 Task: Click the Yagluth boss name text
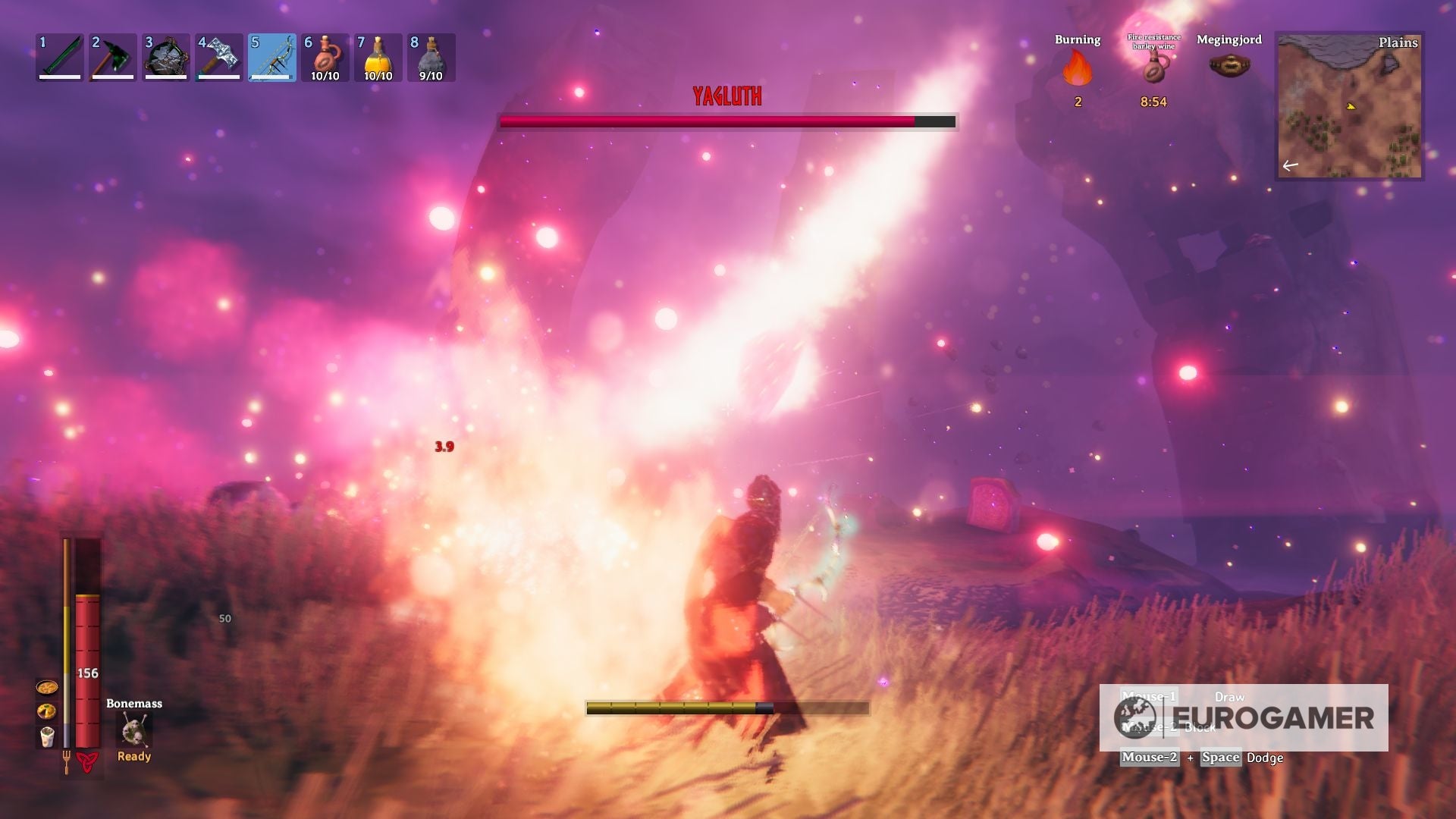click(x=726, y=96)
